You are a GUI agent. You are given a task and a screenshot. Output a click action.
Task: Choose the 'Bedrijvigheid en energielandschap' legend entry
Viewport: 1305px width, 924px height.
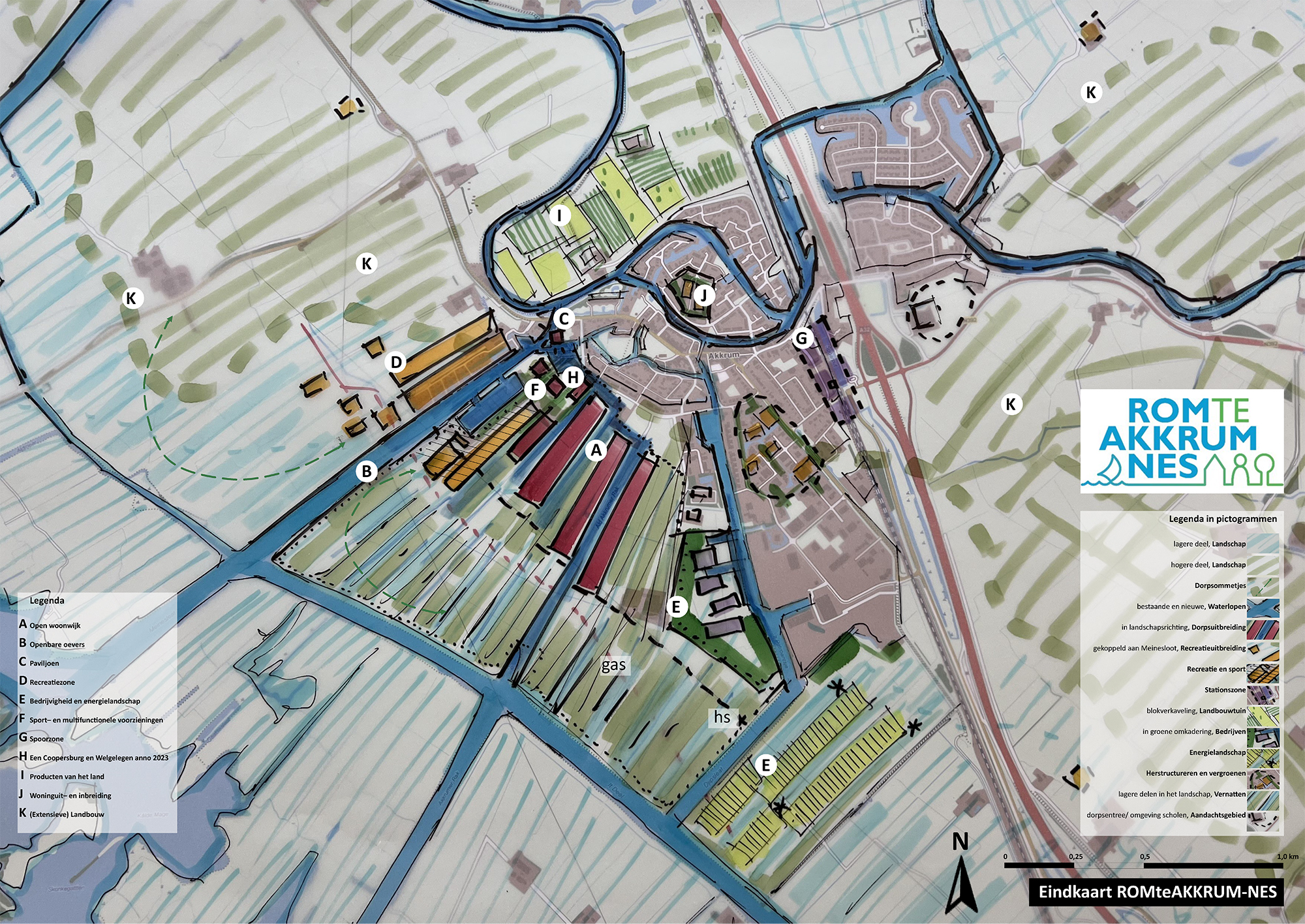pyautogui.click(x=84, y=701)
